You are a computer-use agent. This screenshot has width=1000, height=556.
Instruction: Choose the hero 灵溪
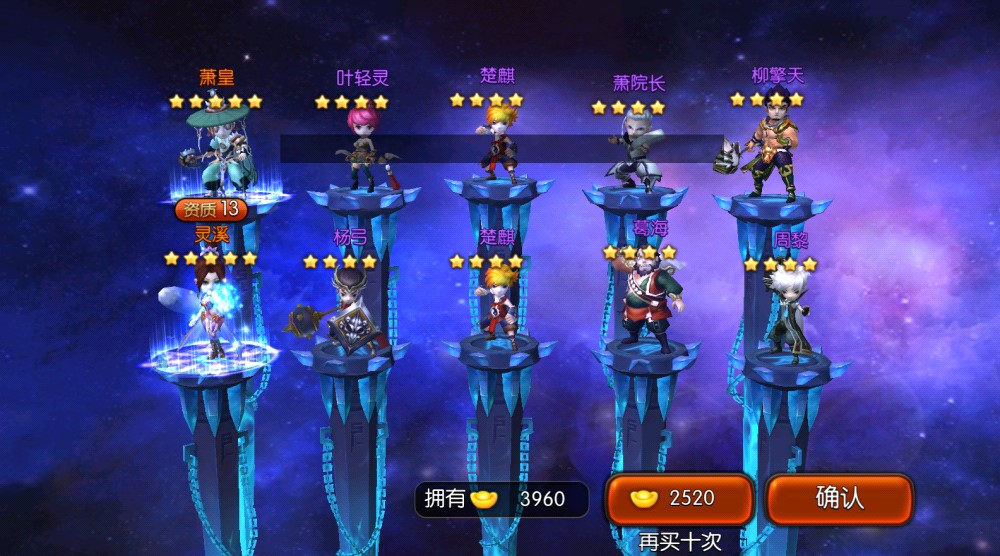tap(211, 305)
